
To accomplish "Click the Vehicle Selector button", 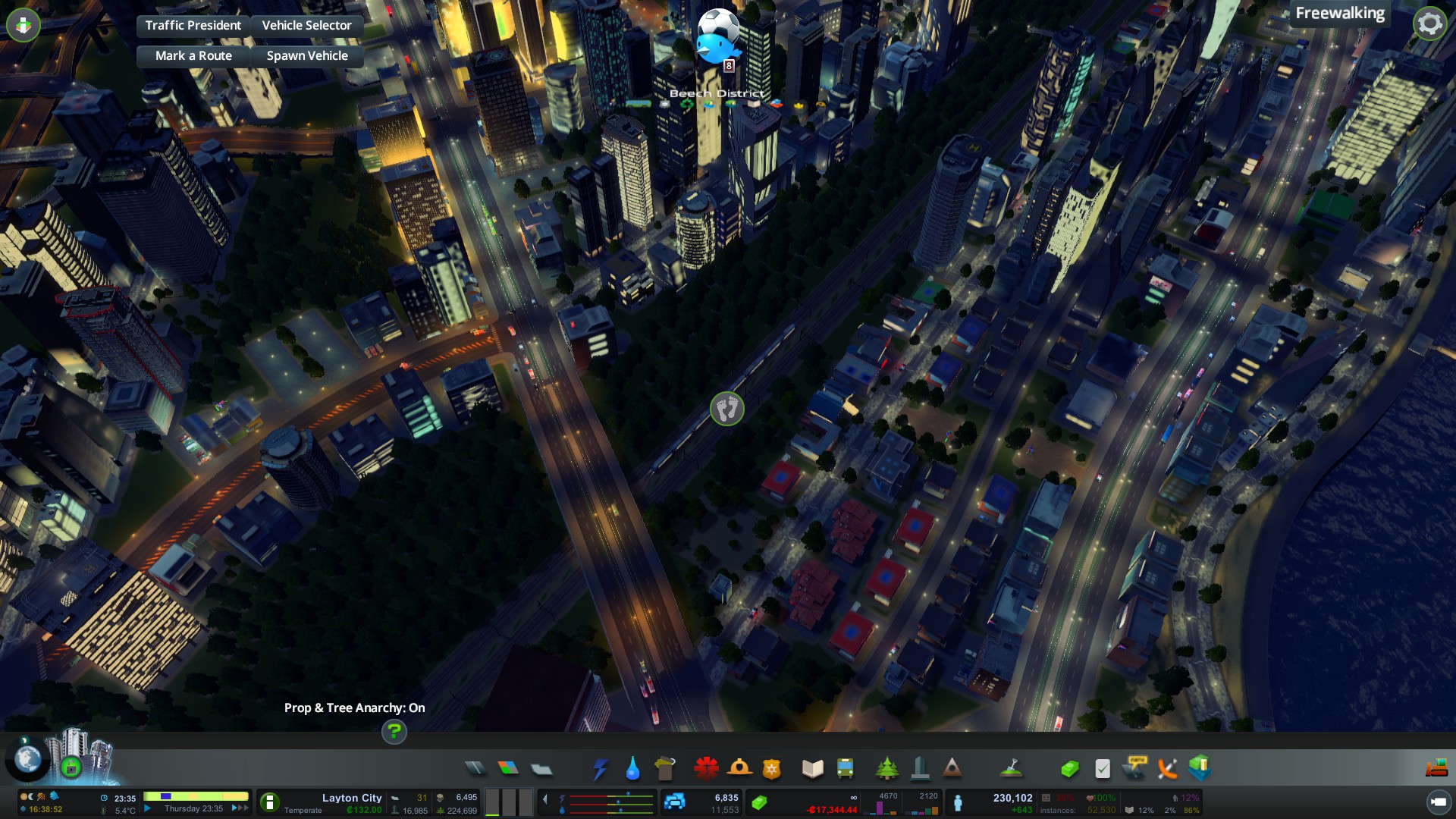I will 306,25.
